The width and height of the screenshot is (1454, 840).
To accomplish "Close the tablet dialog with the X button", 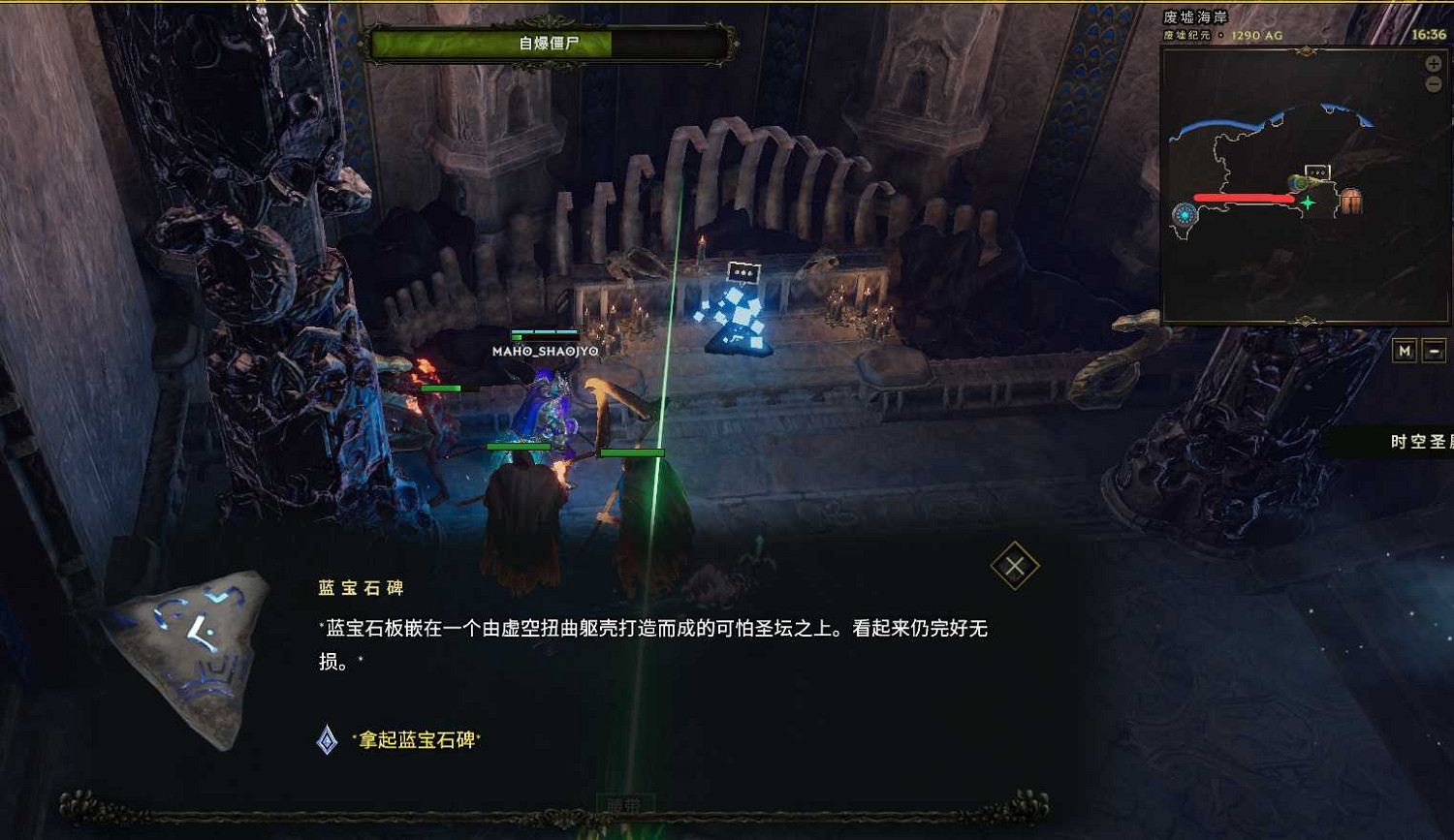I will 1014,565.
